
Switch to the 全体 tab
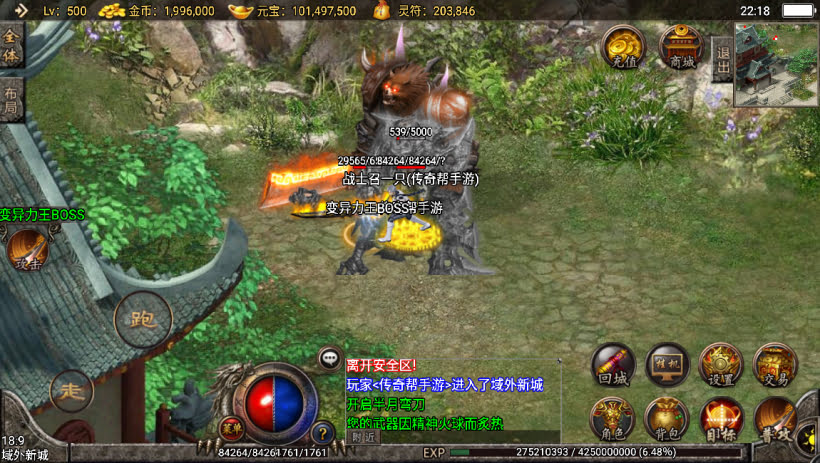pos(11,46)
